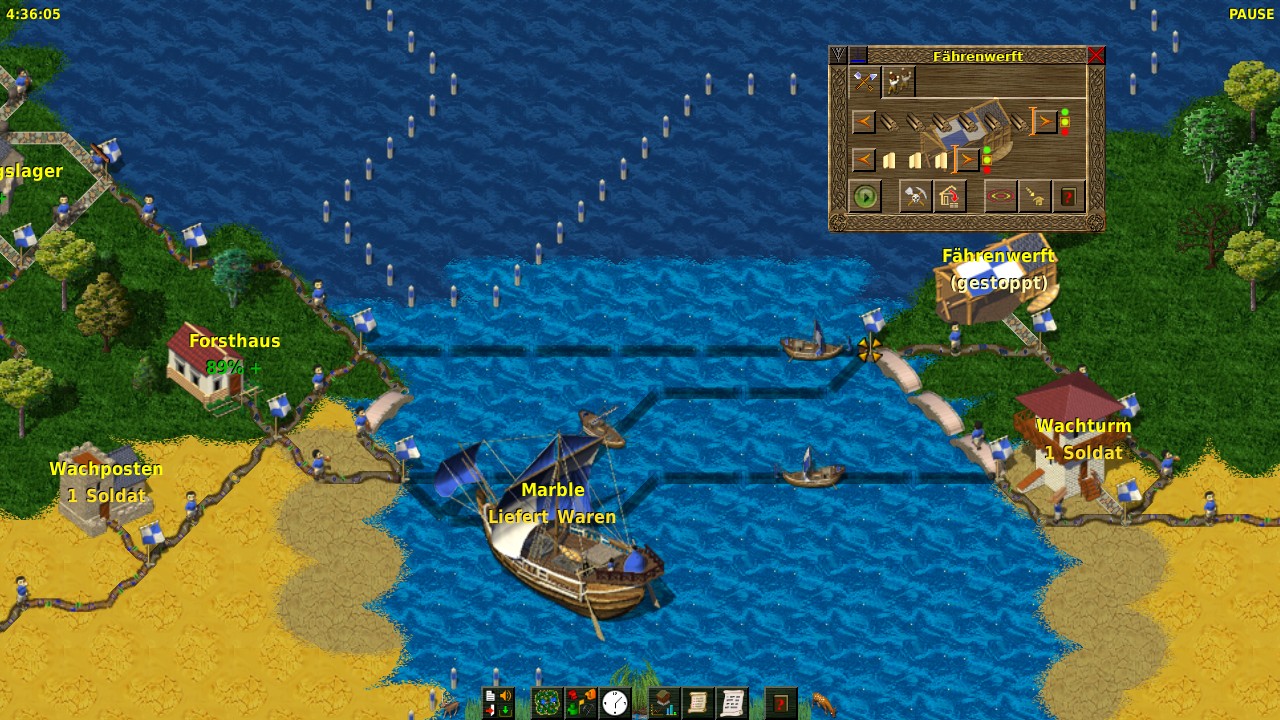Screen dimensions: 1280x720
Task: Close the Fährenwerft window
Action: [x=1096, y=55]
